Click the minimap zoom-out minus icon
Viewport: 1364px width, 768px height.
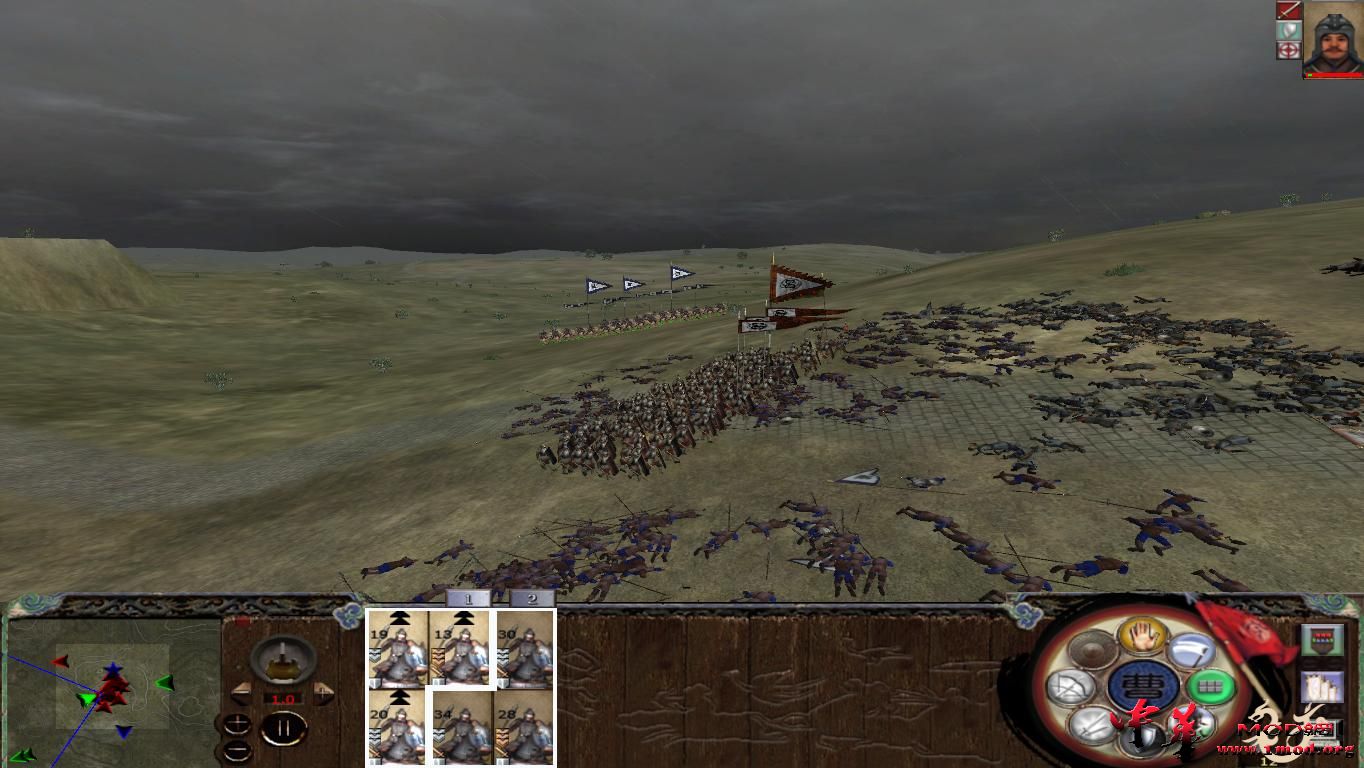click(x=237, y=750)
